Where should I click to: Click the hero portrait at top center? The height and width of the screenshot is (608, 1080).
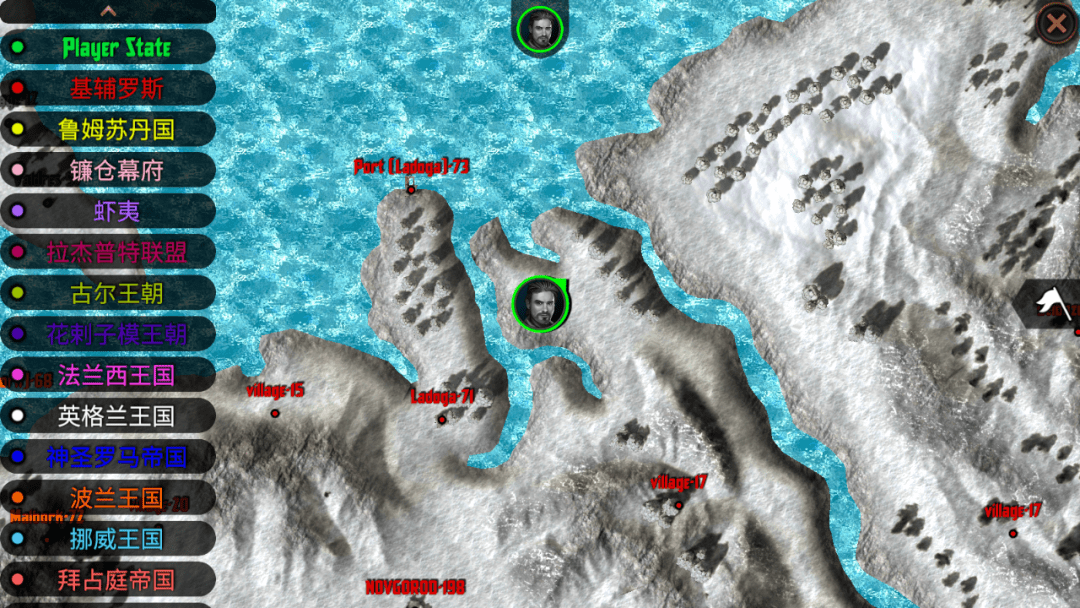coord(540,29)
